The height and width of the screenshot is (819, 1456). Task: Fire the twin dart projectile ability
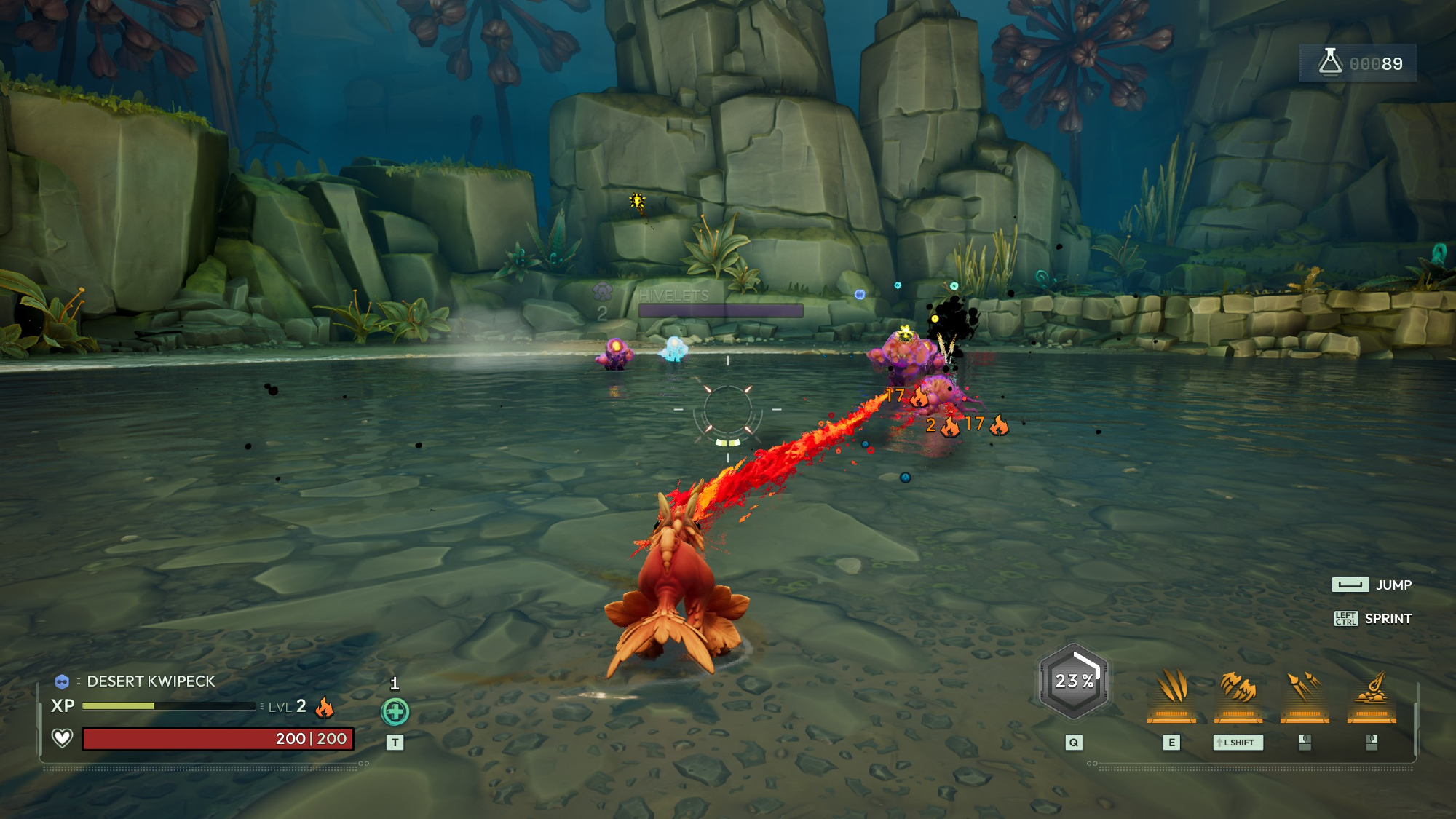[1305, 689]
